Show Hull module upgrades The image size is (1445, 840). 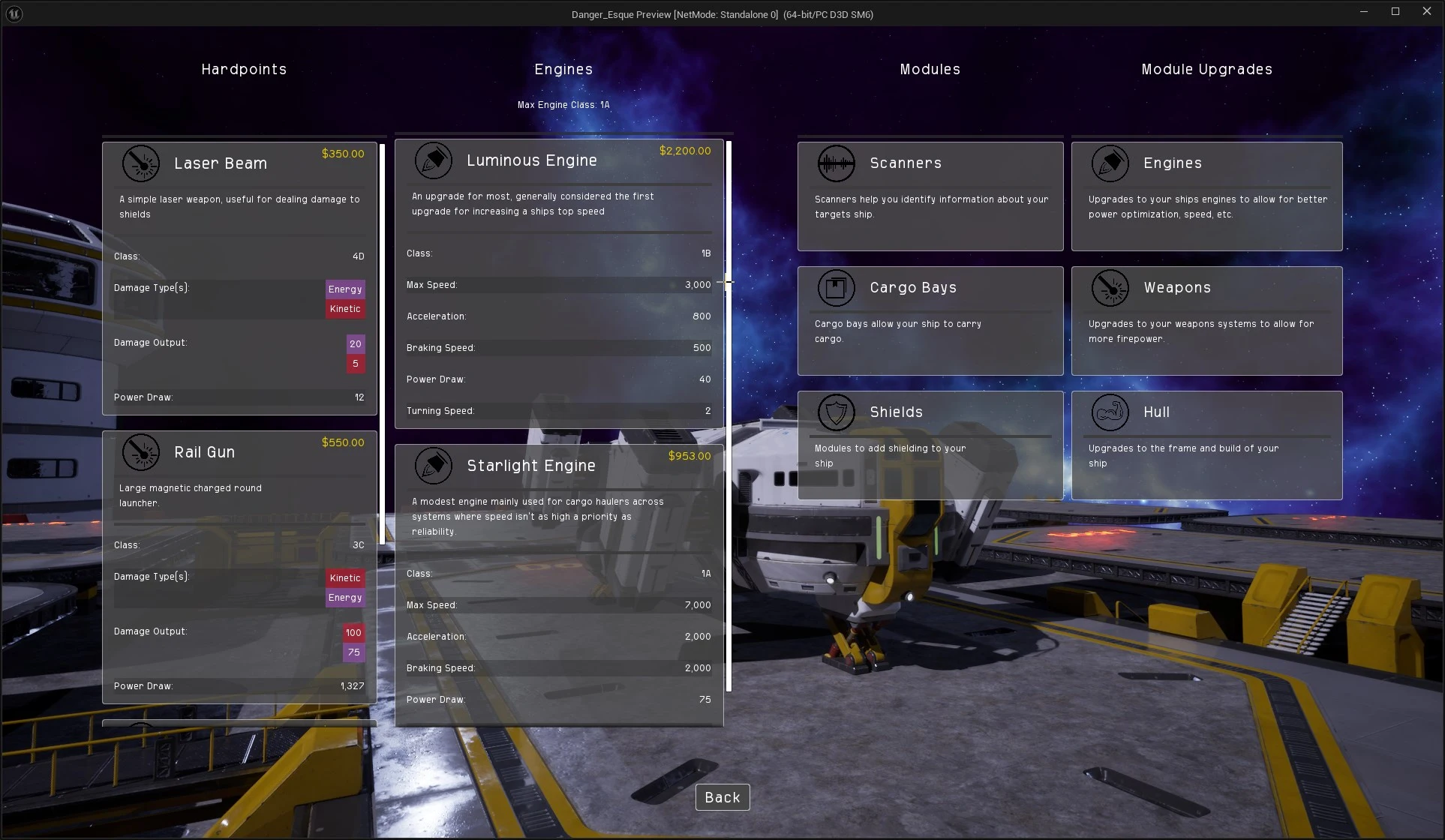click(x=1206, y=445)
